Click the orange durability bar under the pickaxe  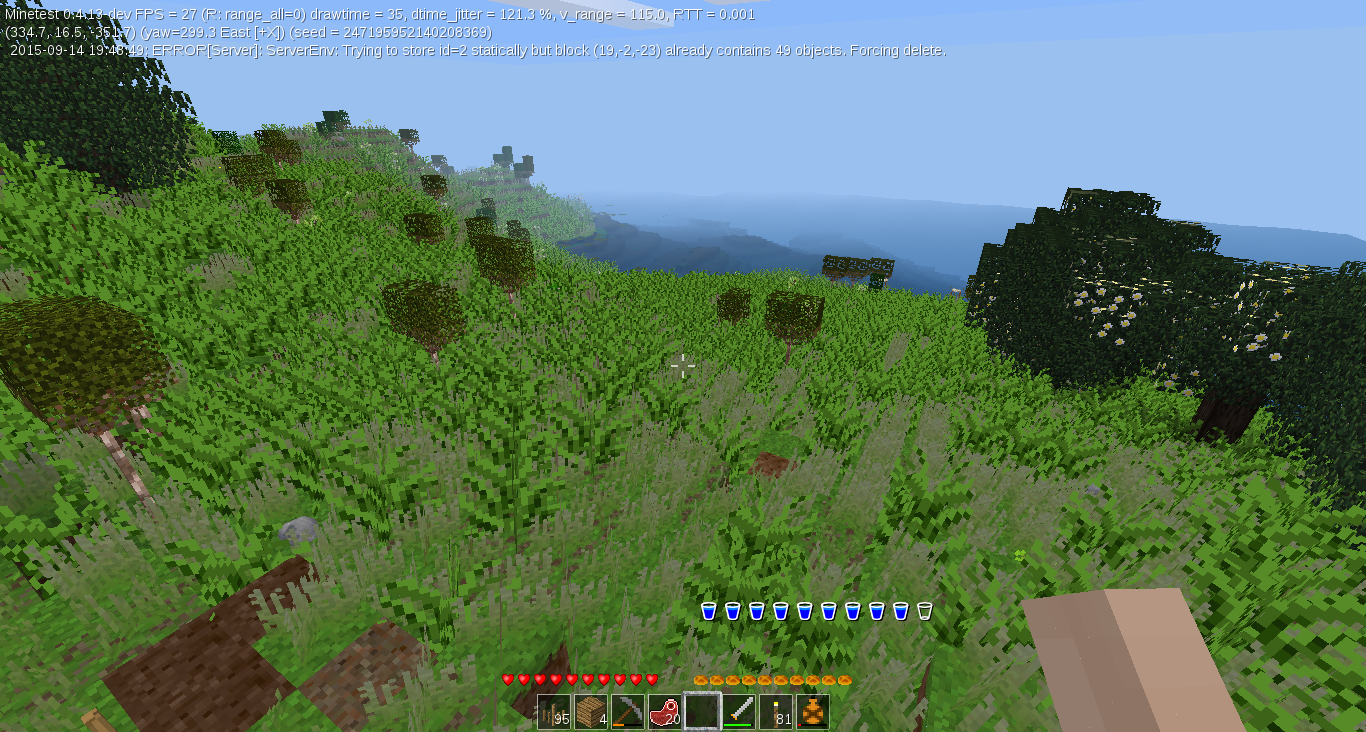(618, 724)
